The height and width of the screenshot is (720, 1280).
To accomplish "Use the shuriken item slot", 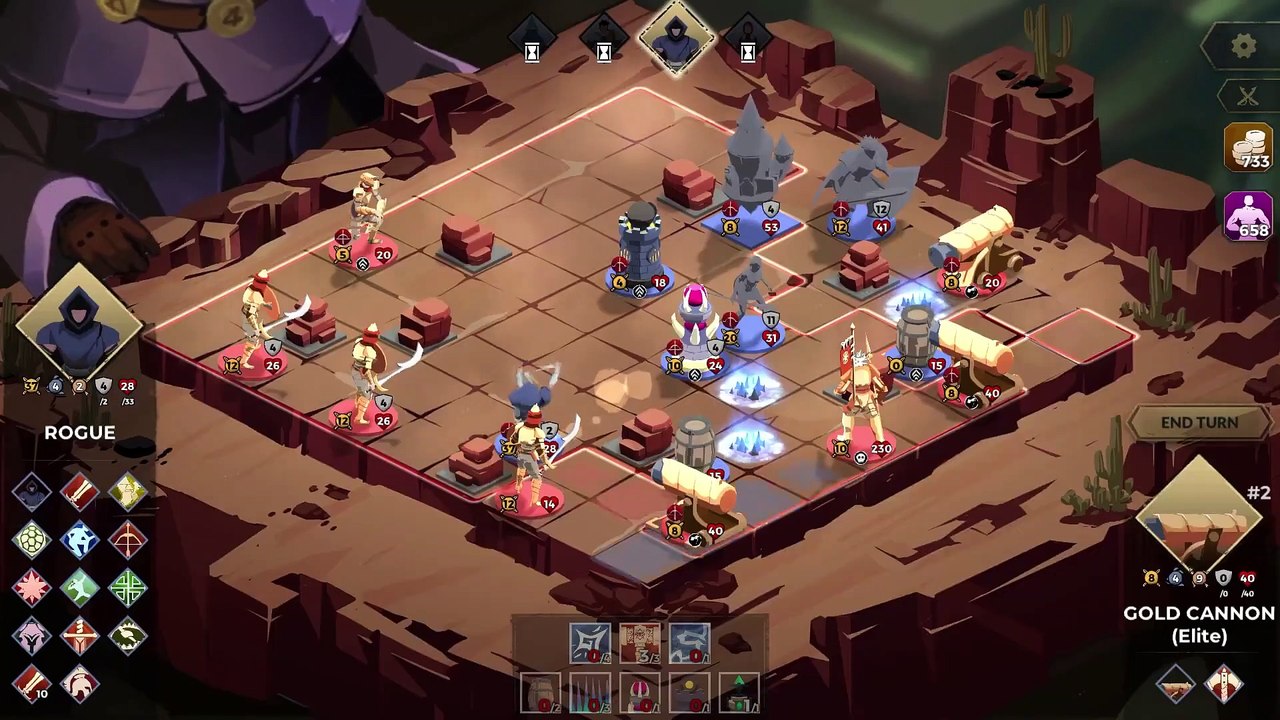I will coord(590,644).
